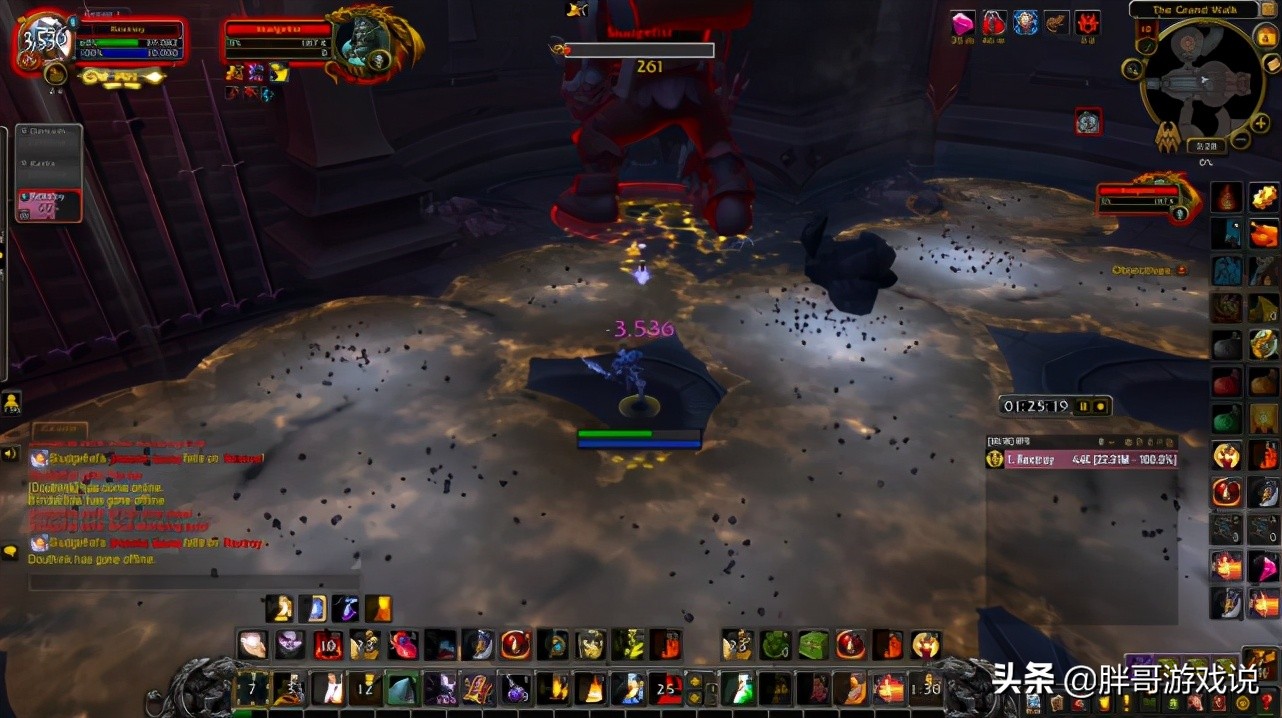The width and height of the screenshot is (1282, 718).
Task: Toggle the chat speaker icon beside the chat log
Action: coord(10,454)
